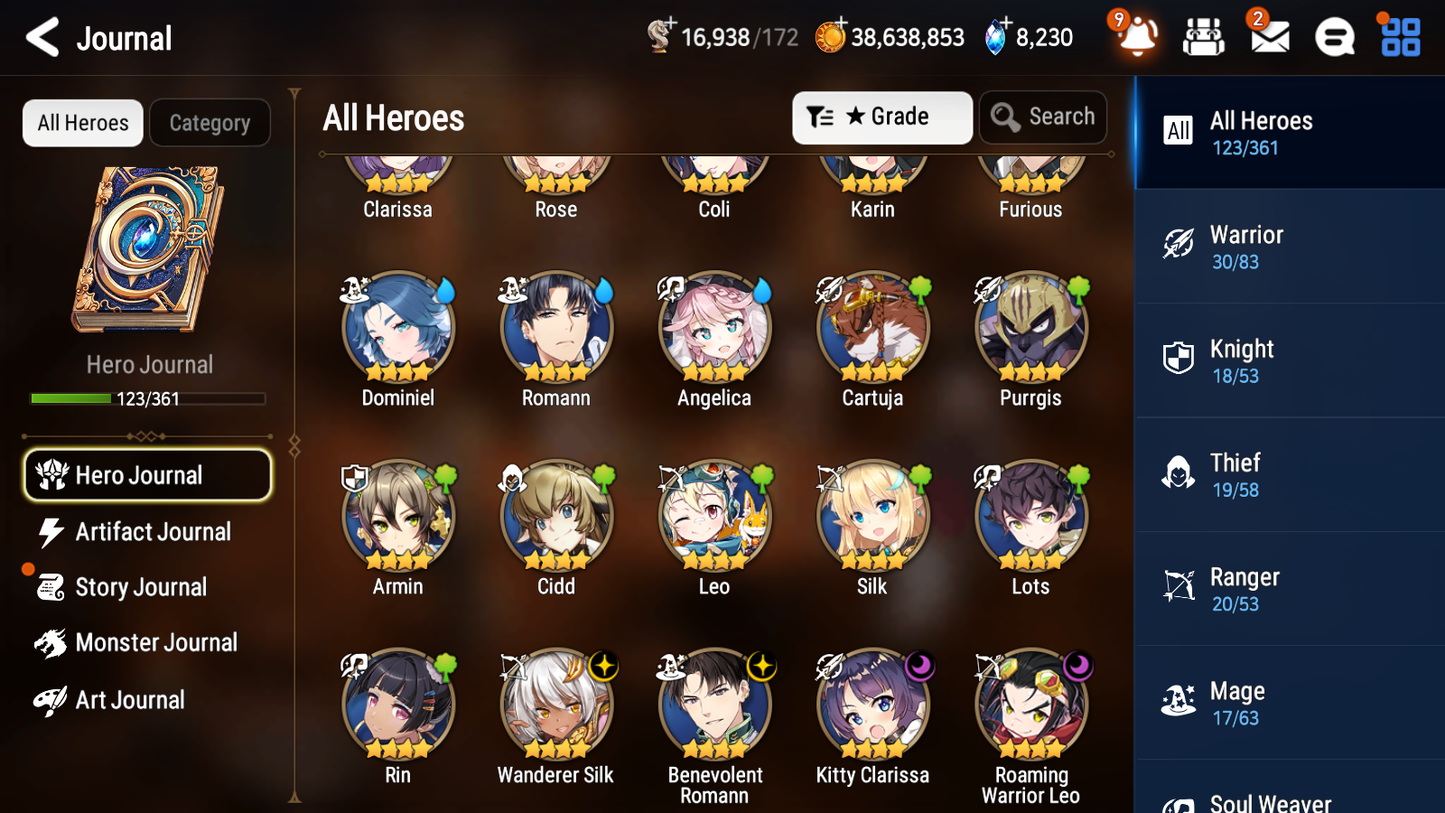Open the Grade filter dropdown
This screenshot has width=1445, height=813.
[882, 117]
